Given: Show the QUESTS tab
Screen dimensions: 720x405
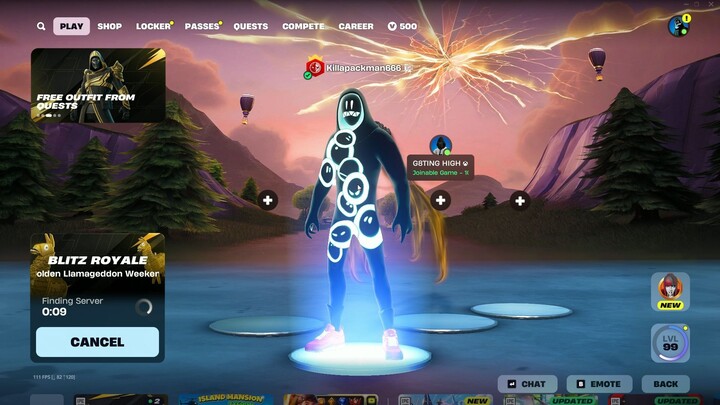Looking at the screenshot, I should [x=250, y=27].
